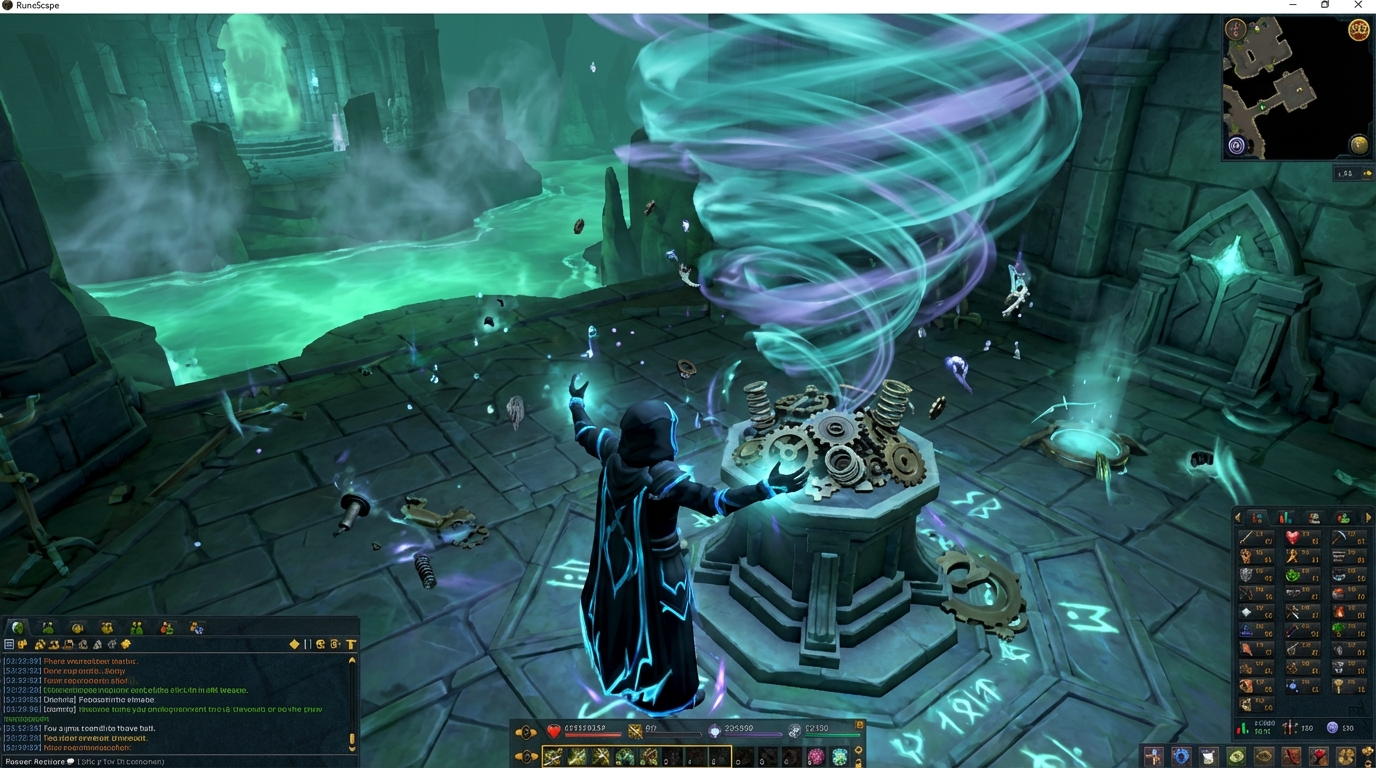Click the crossed-swords adrenaline icon on action bar
The image size is (1376, 768).
click(x=635, y=732)
